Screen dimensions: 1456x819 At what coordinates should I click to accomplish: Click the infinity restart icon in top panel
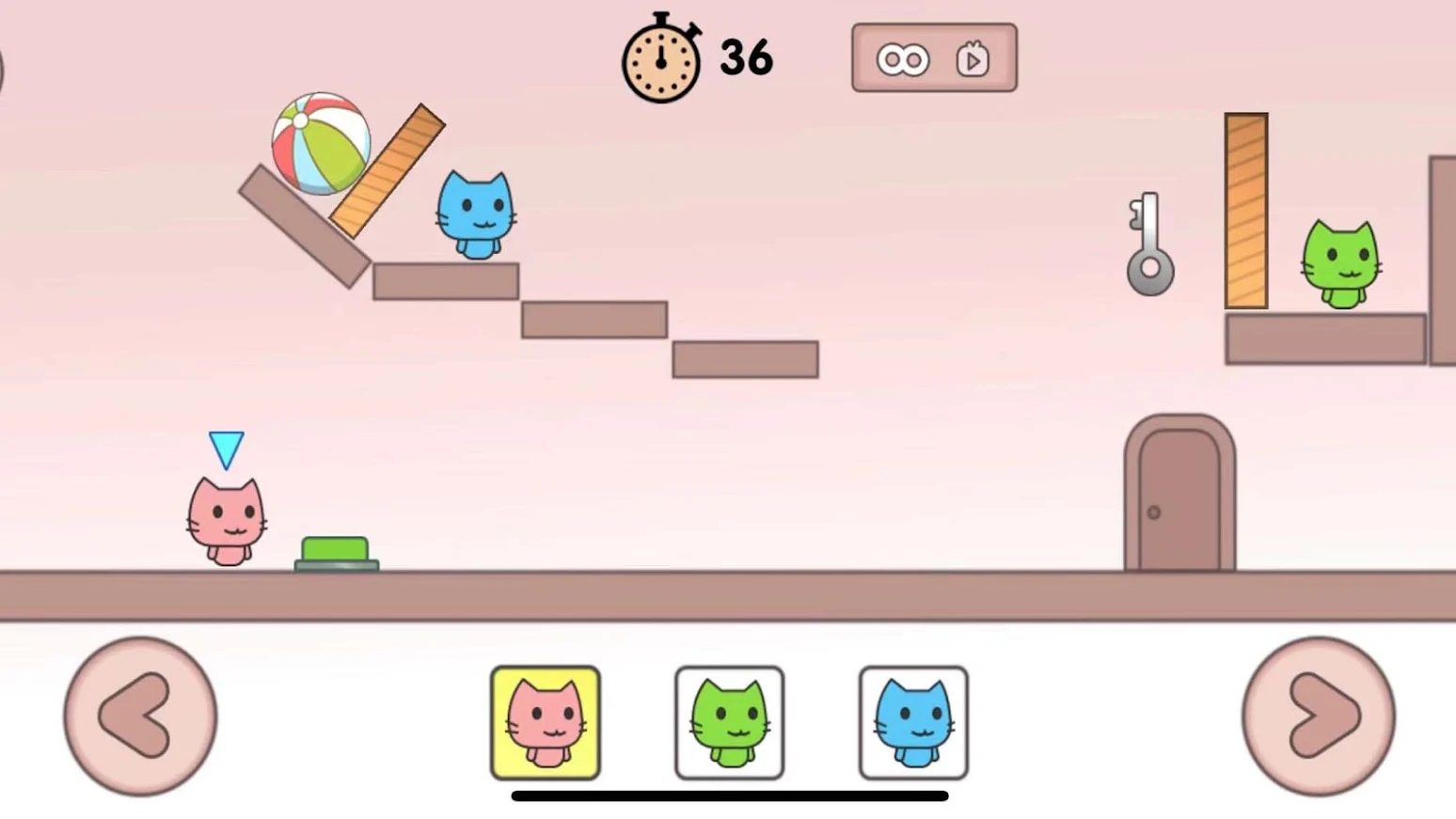coord(903,57)
